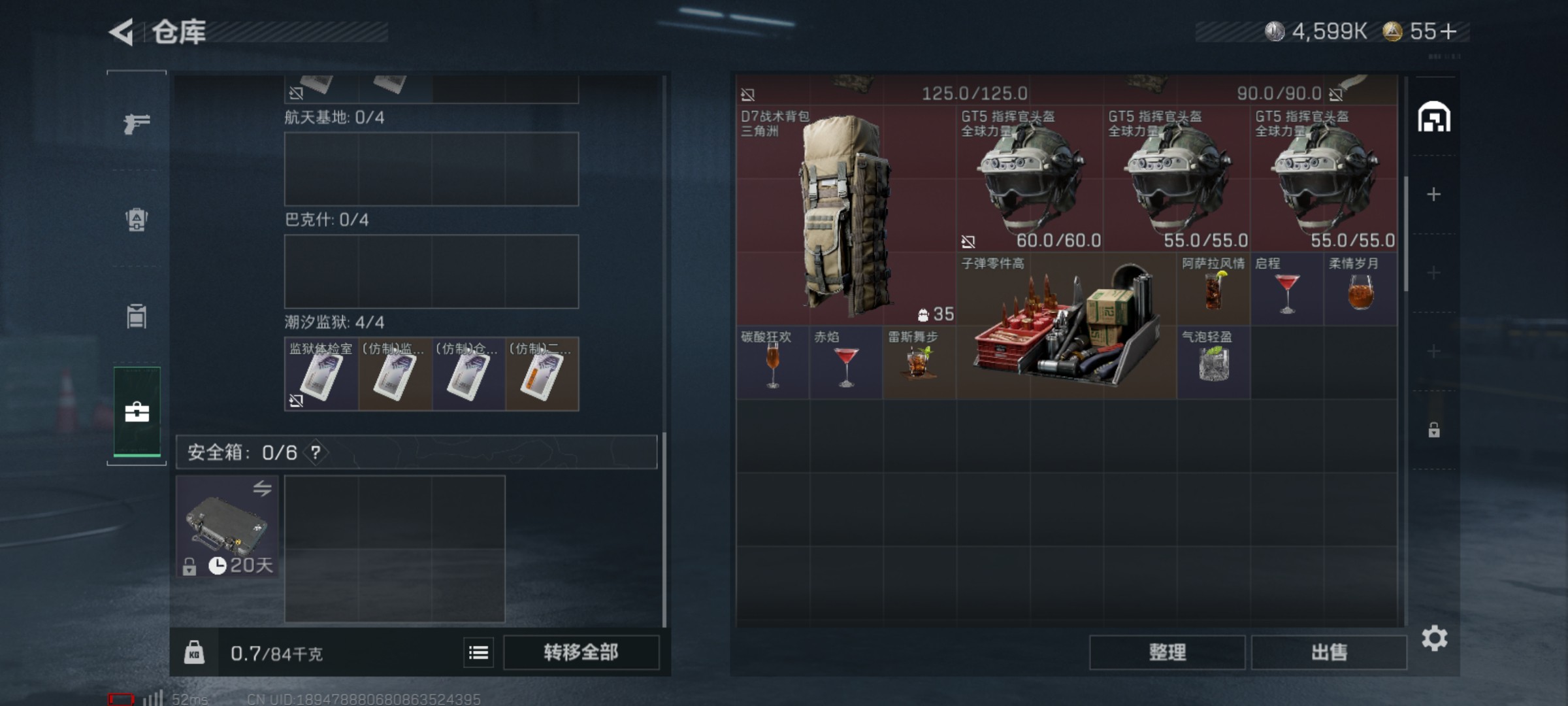The image size is (1568, 706).
Task: Pick the 碳酸狂欢 cocktail
Action: [772, 363]
